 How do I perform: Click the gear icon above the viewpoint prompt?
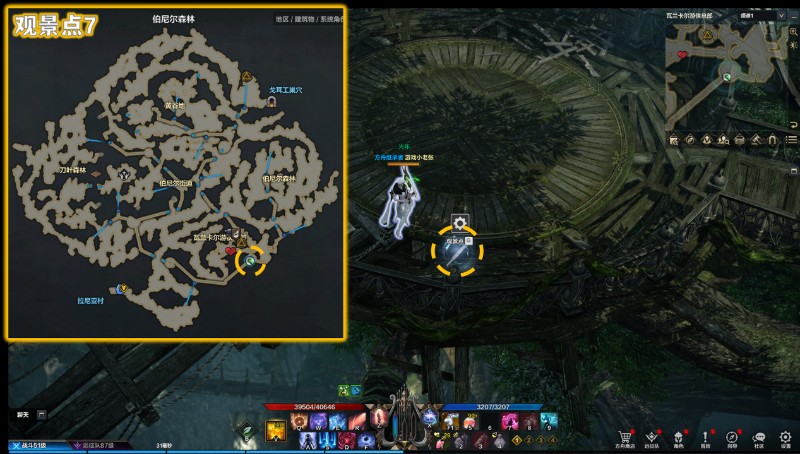[x=459, y=223]
